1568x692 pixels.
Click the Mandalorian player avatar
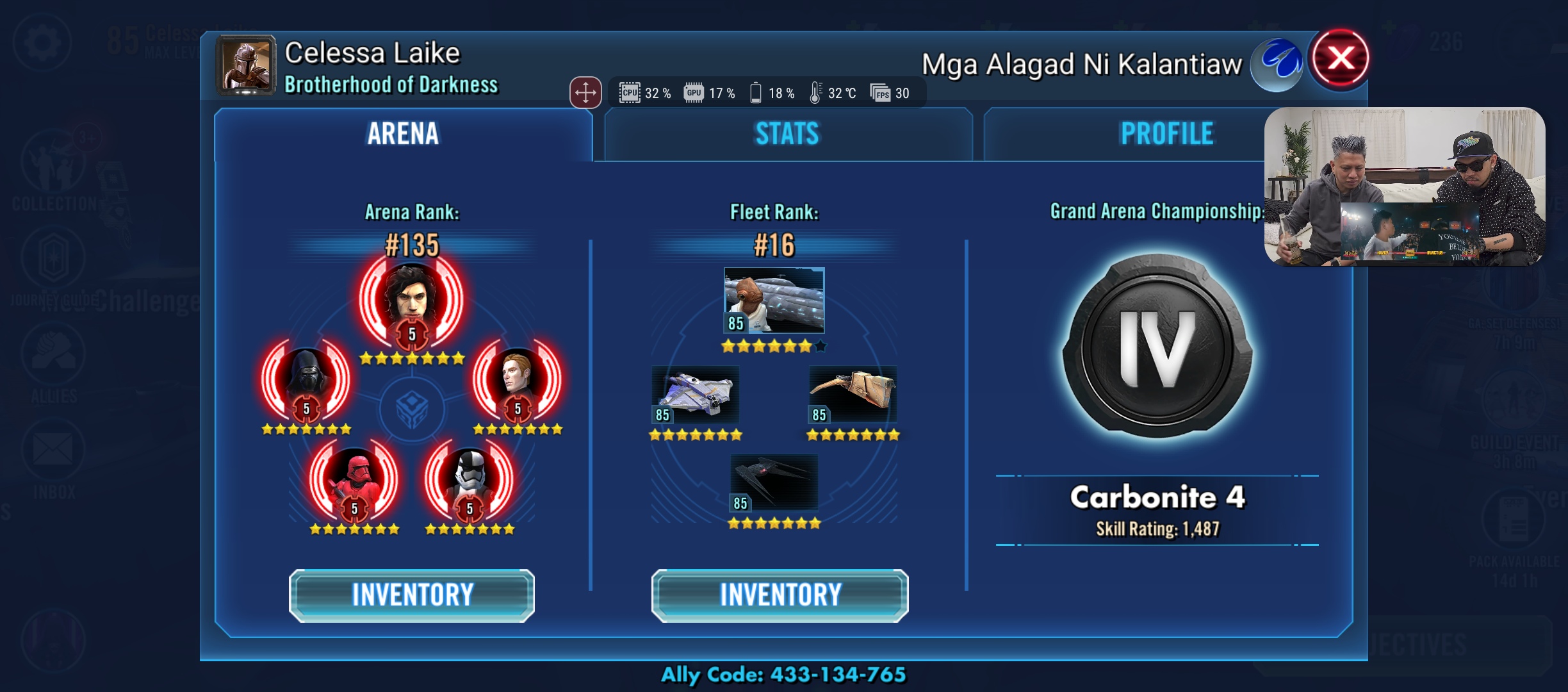pyautogui.click(x=246, y=65)
